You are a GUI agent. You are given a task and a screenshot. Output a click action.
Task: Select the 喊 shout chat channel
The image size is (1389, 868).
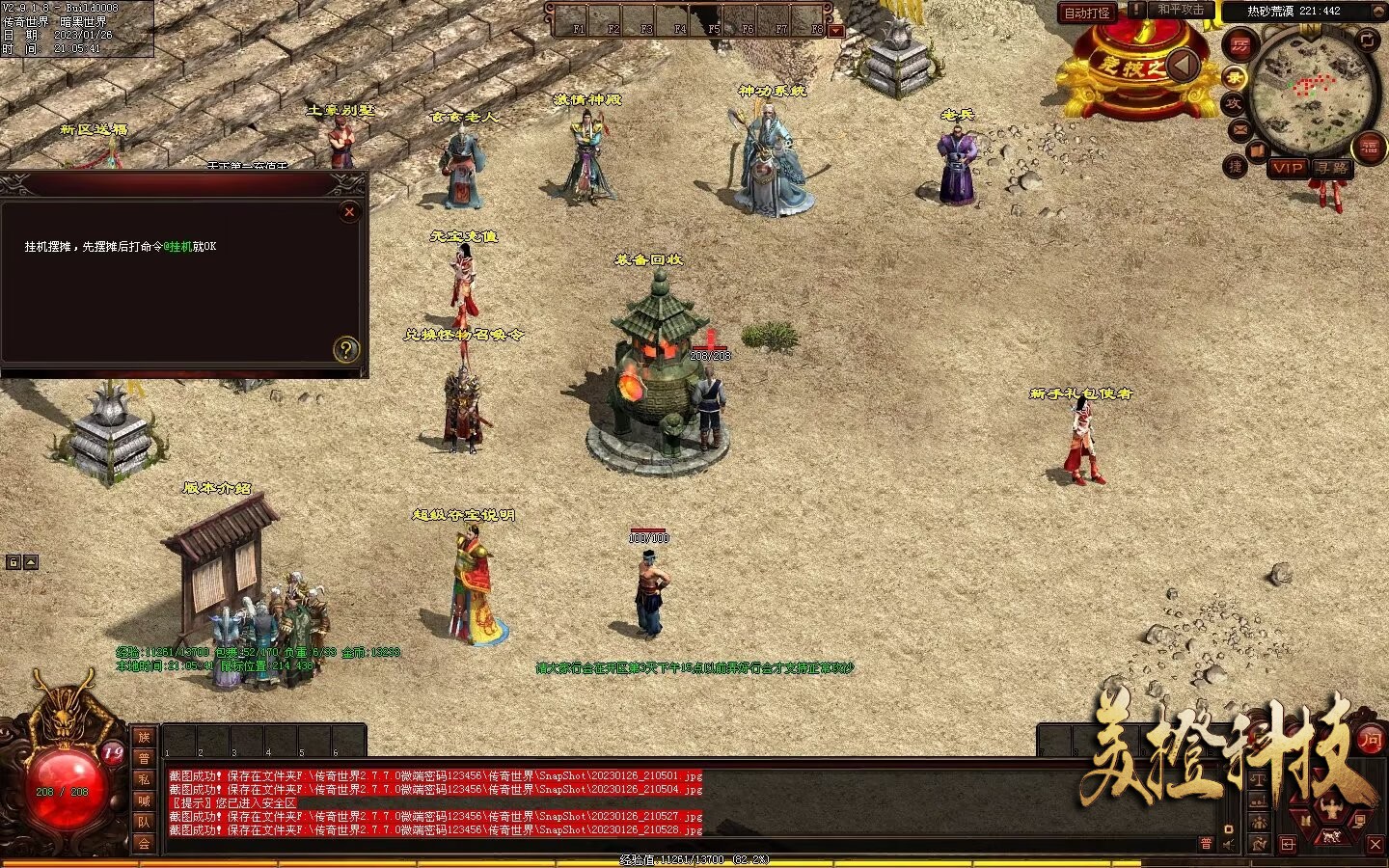point(144,800)
